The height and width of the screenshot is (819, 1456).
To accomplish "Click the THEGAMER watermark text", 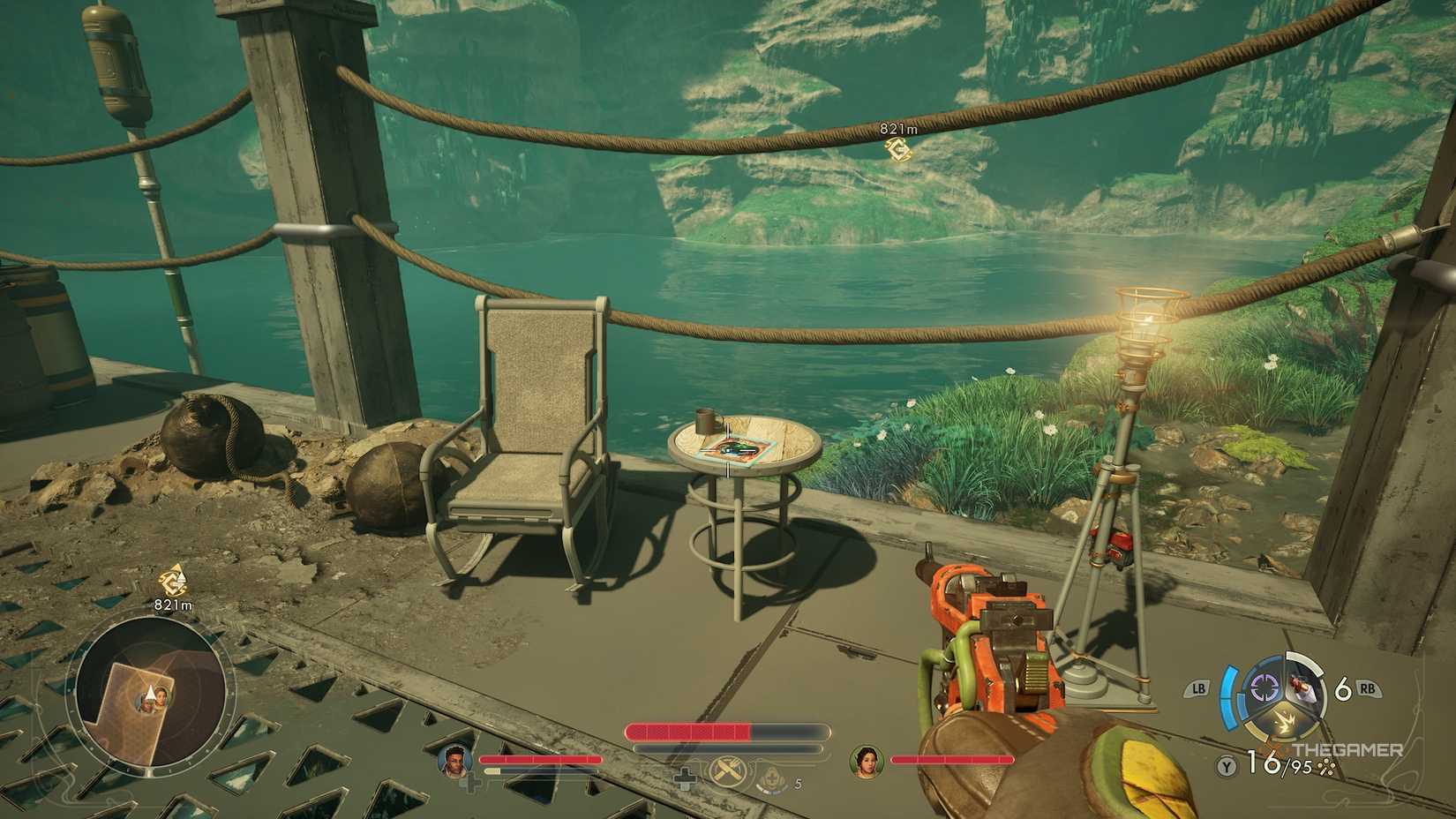I will click(1348, 748).
